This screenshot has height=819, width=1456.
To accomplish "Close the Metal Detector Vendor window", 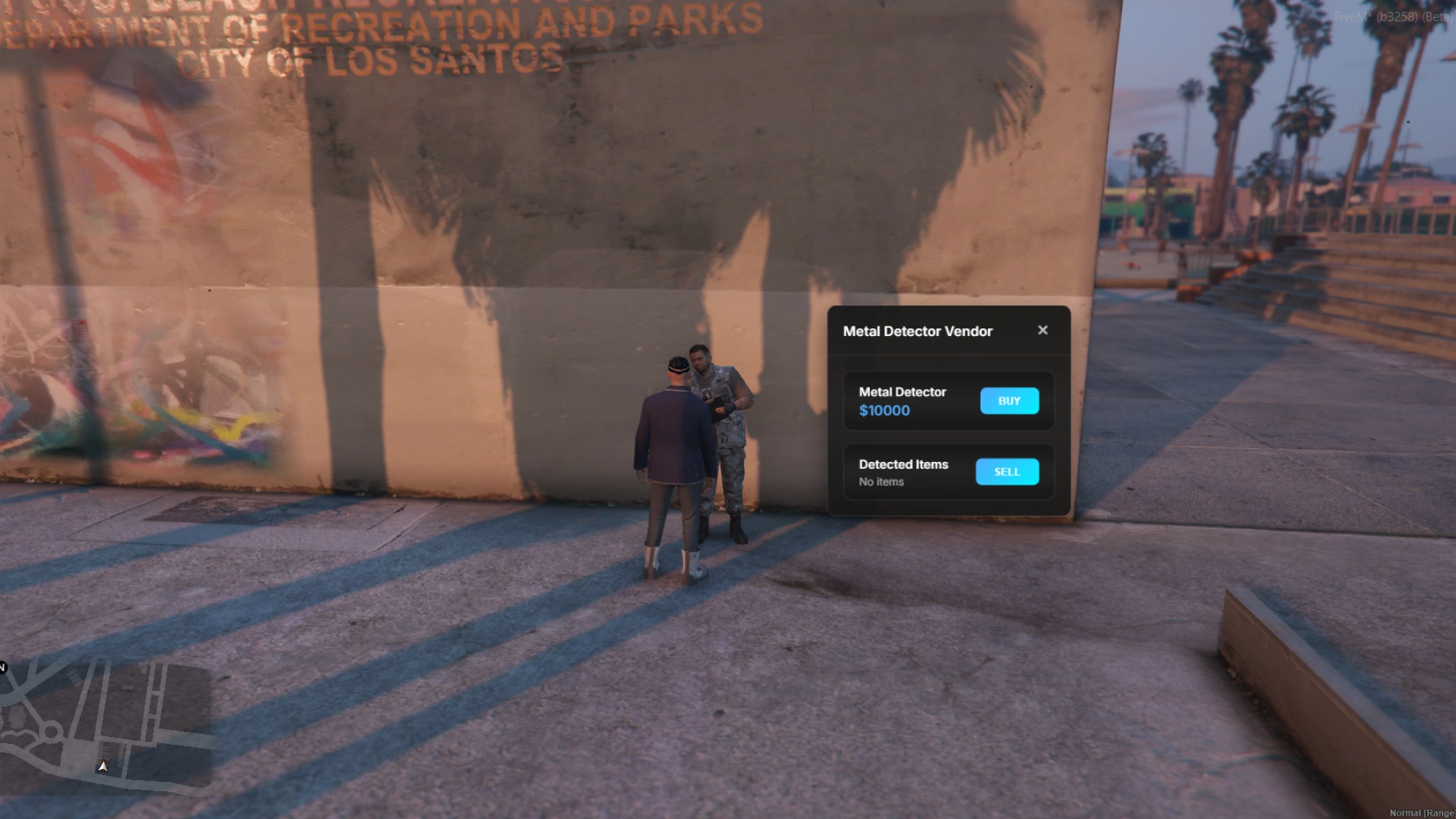I will tap(1043, 330).
